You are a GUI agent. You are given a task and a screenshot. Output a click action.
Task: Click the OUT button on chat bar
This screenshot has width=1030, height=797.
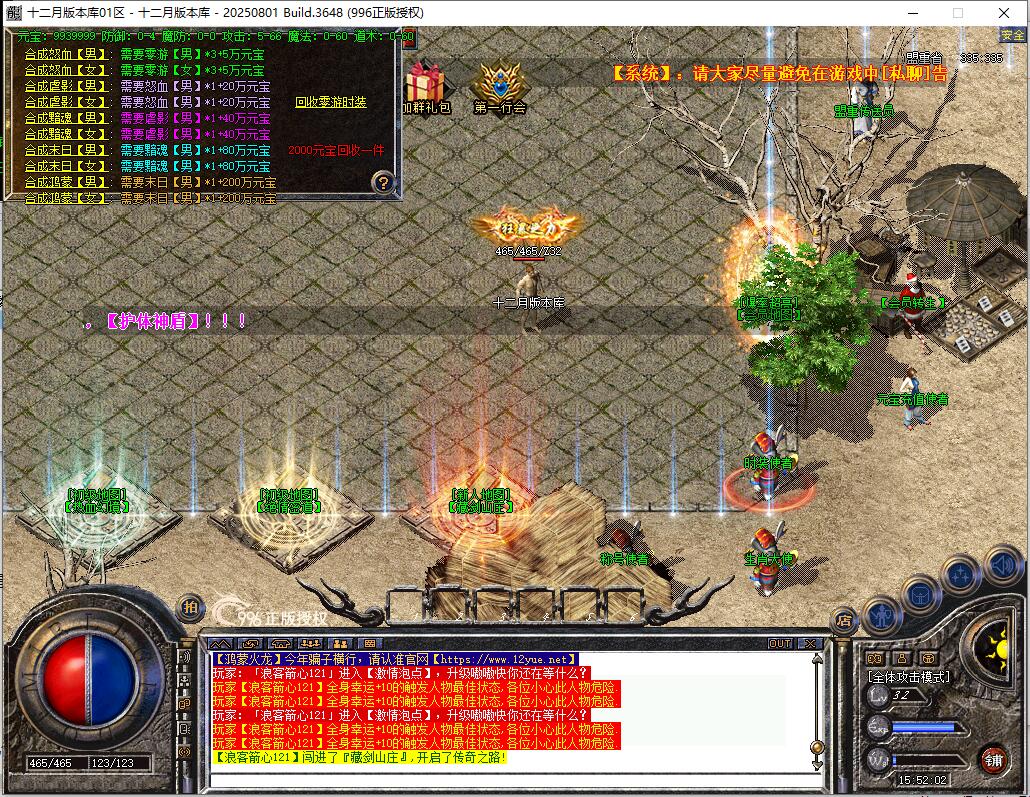pos(780,643)
